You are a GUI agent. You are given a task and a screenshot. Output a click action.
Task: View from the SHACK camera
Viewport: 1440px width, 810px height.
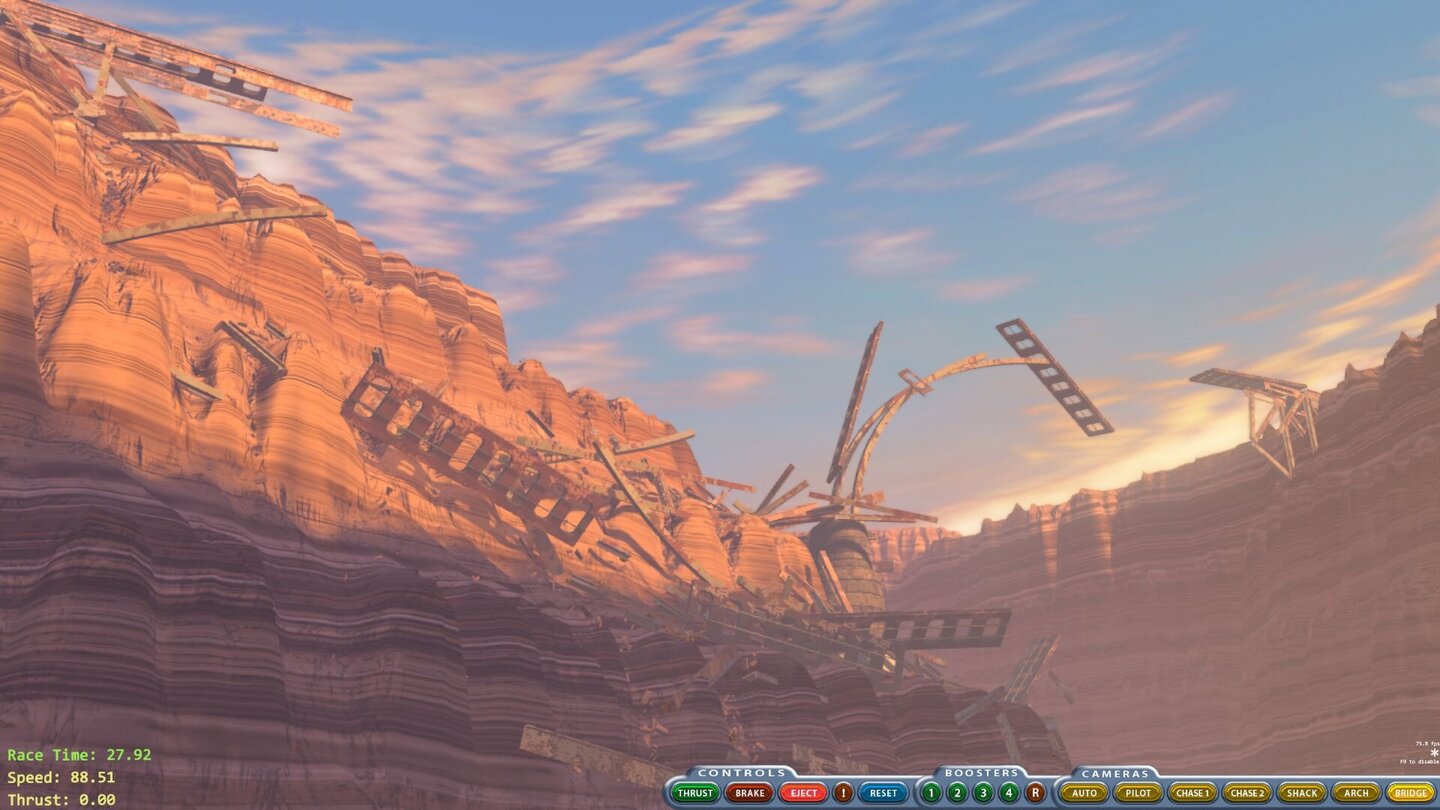[1303, 792]
